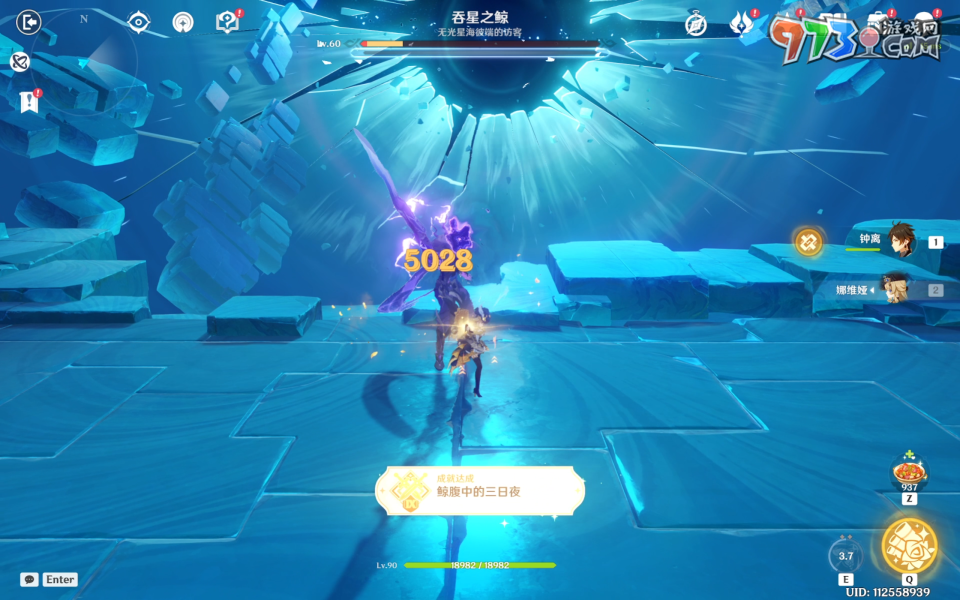Activate the golden elemental burst

coord(909,546)
